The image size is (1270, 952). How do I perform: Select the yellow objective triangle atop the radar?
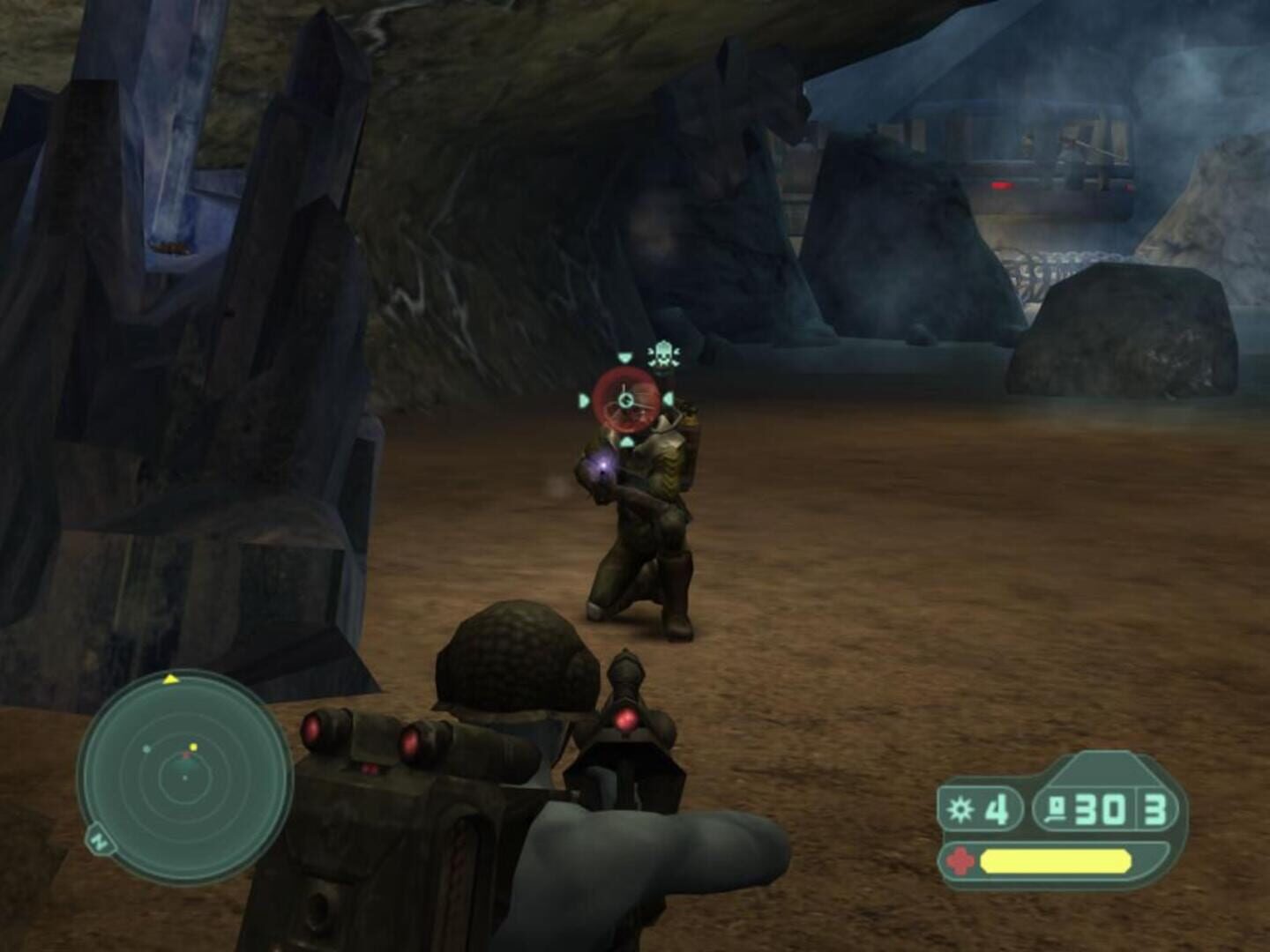tap(170, 680)
